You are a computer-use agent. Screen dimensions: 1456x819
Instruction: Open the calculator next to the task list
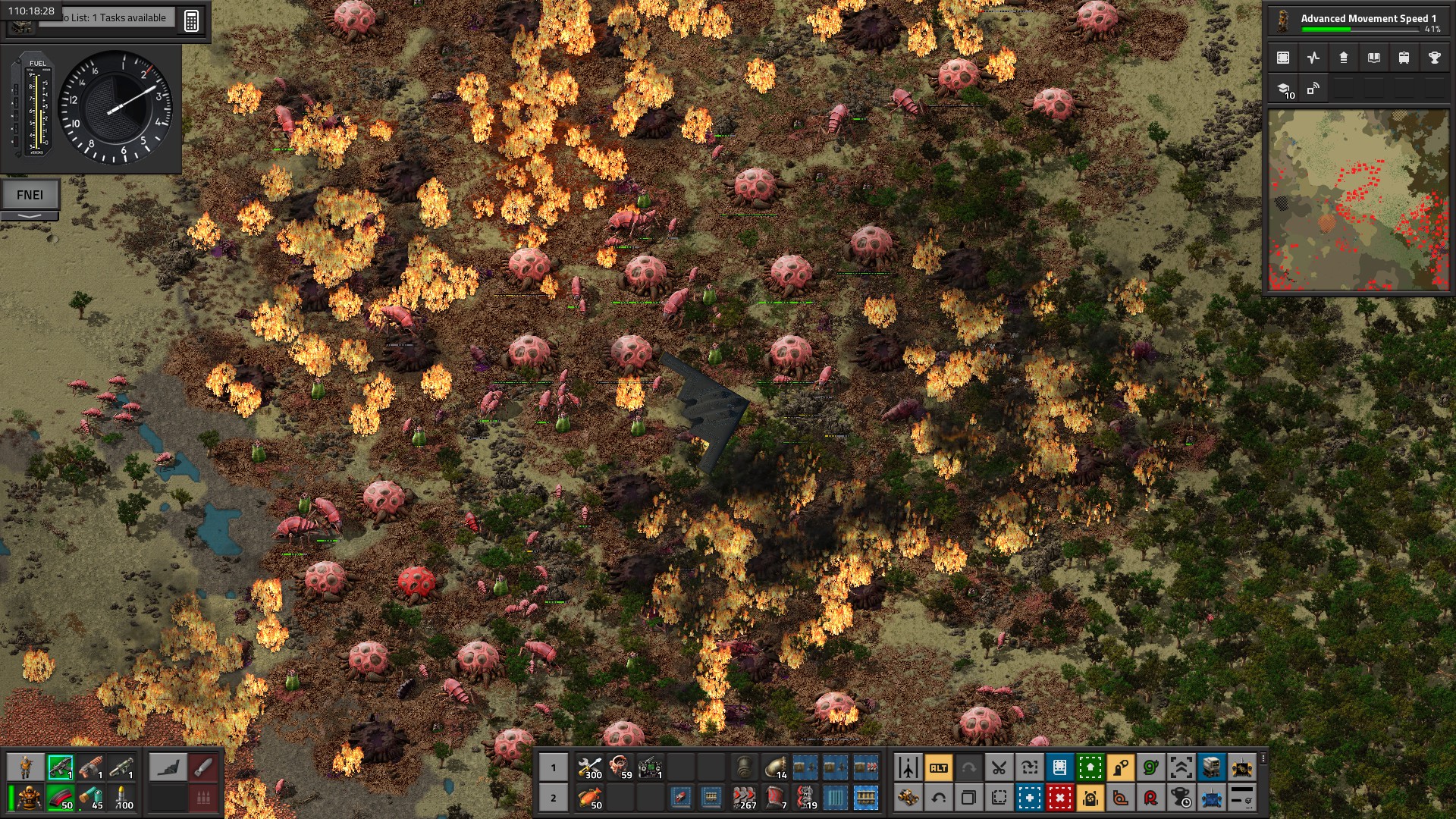[x=191, y=20]
